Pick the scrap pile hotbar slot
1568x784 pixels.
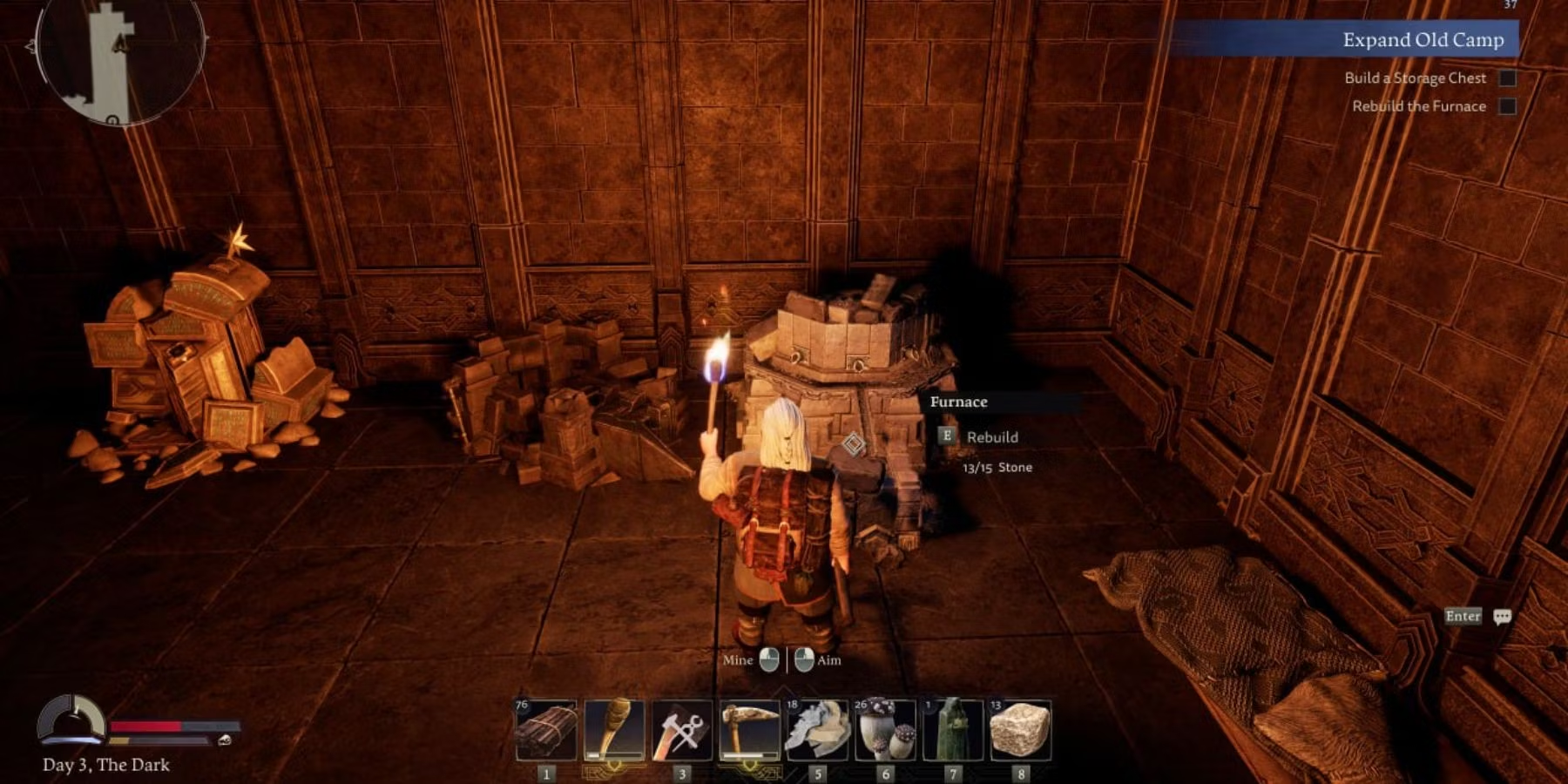(817, 730)
